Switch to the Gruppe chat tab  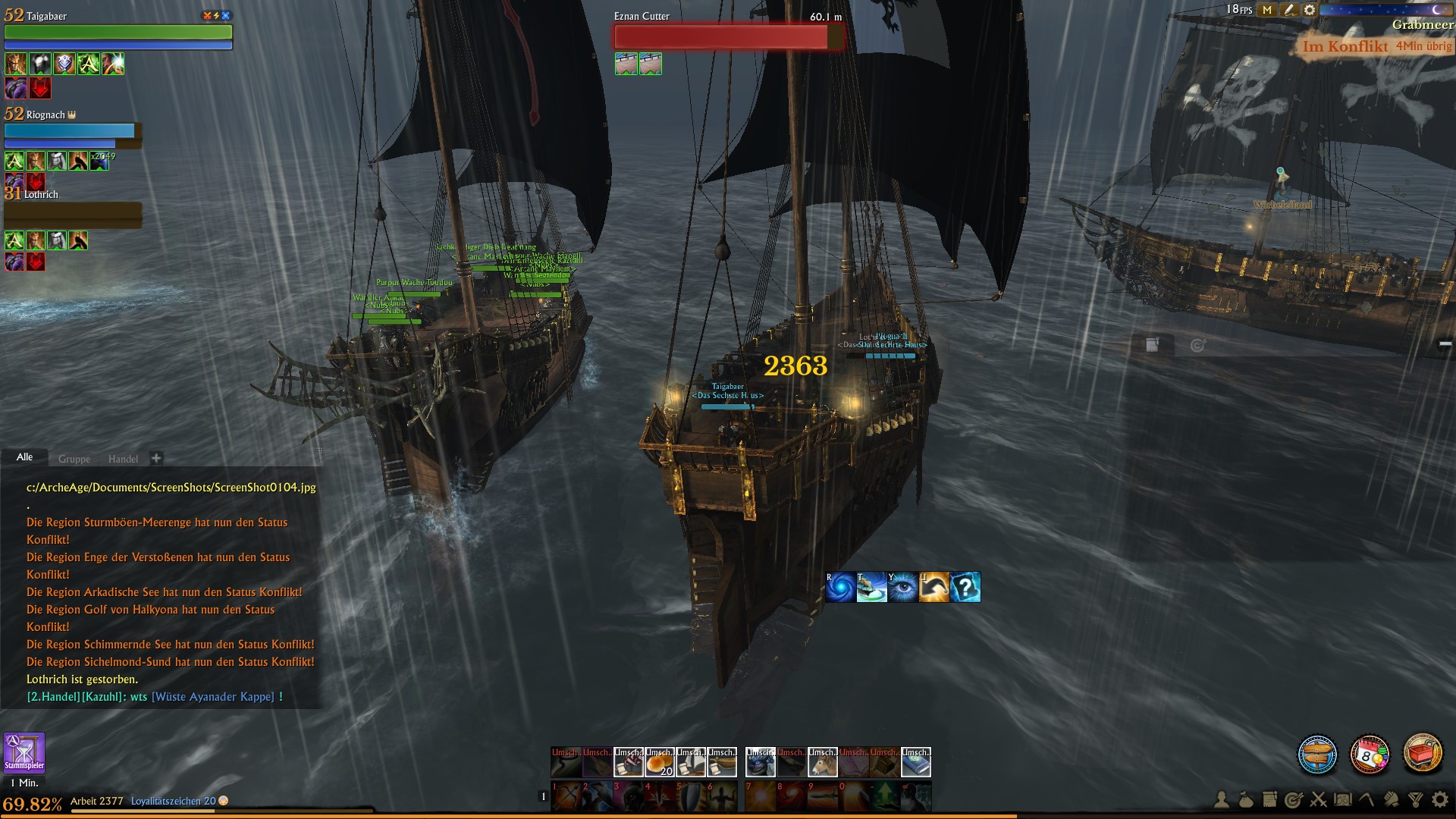click(76, 458)
